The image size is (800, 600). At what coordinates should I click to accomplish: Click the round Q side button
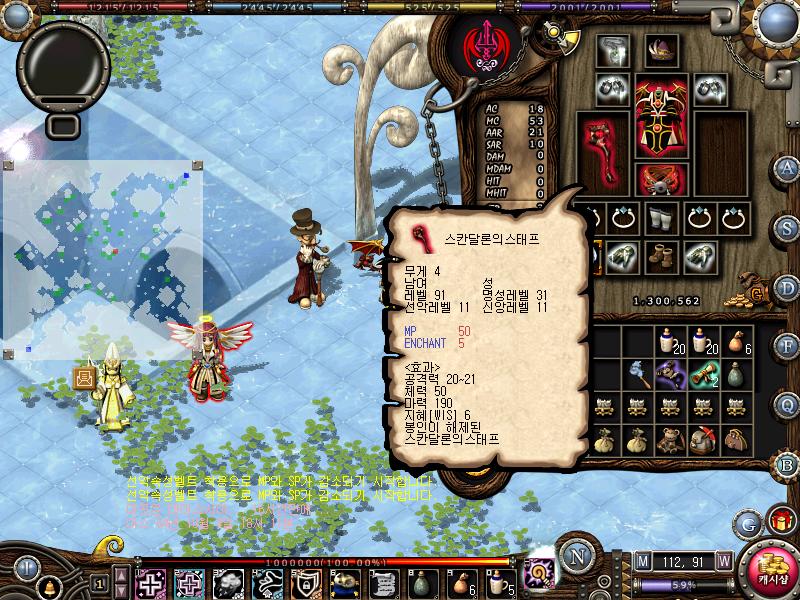788,403
